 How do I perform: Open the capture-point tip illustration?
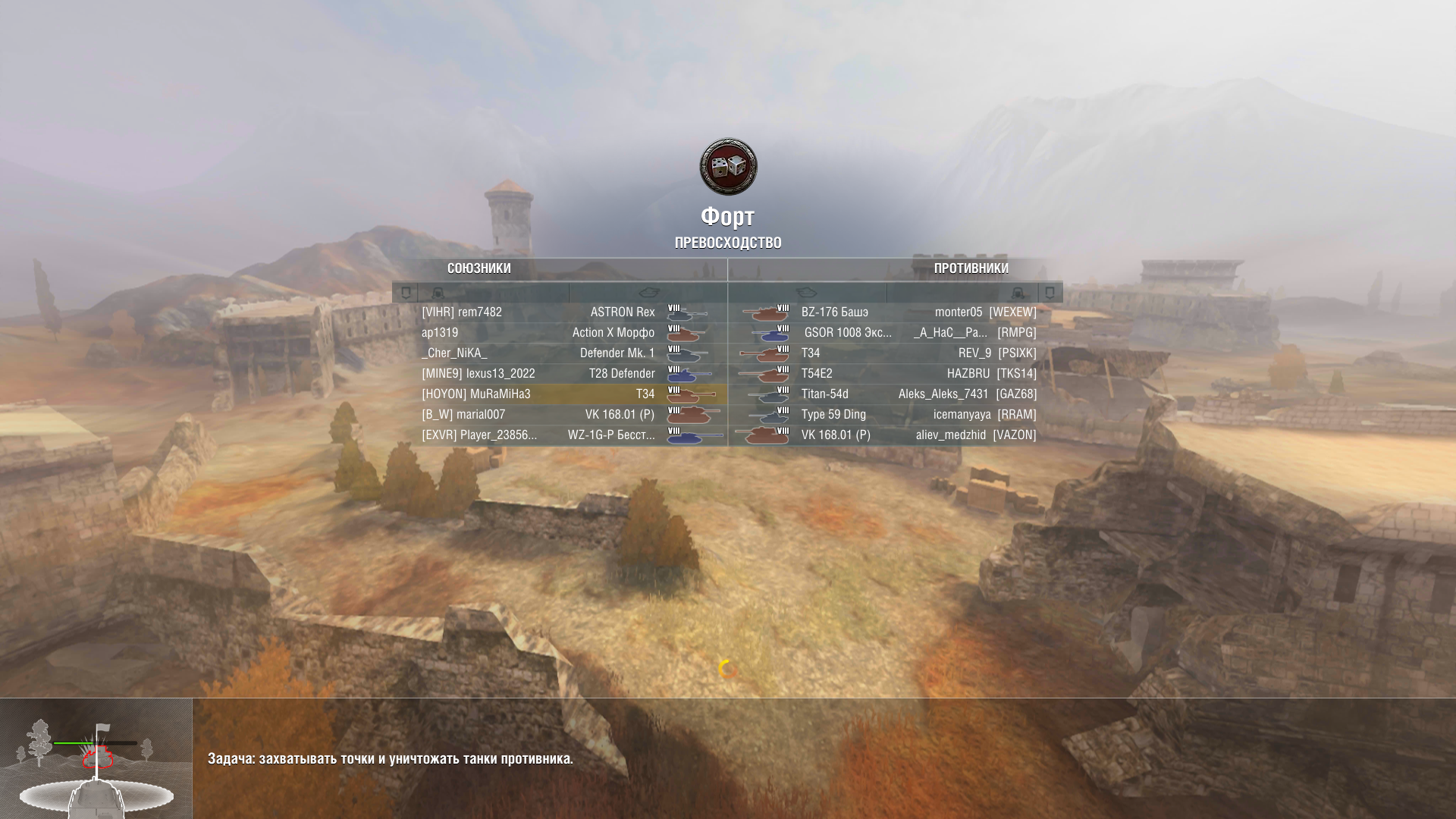point(96,758)
